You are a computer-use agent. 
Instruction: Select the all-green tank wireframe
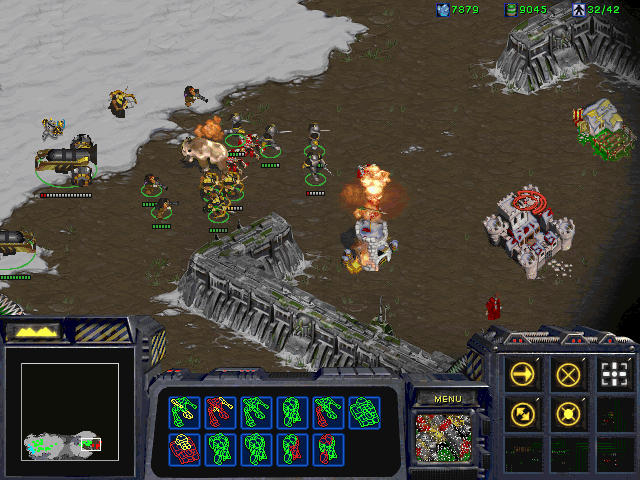[363, 411]
